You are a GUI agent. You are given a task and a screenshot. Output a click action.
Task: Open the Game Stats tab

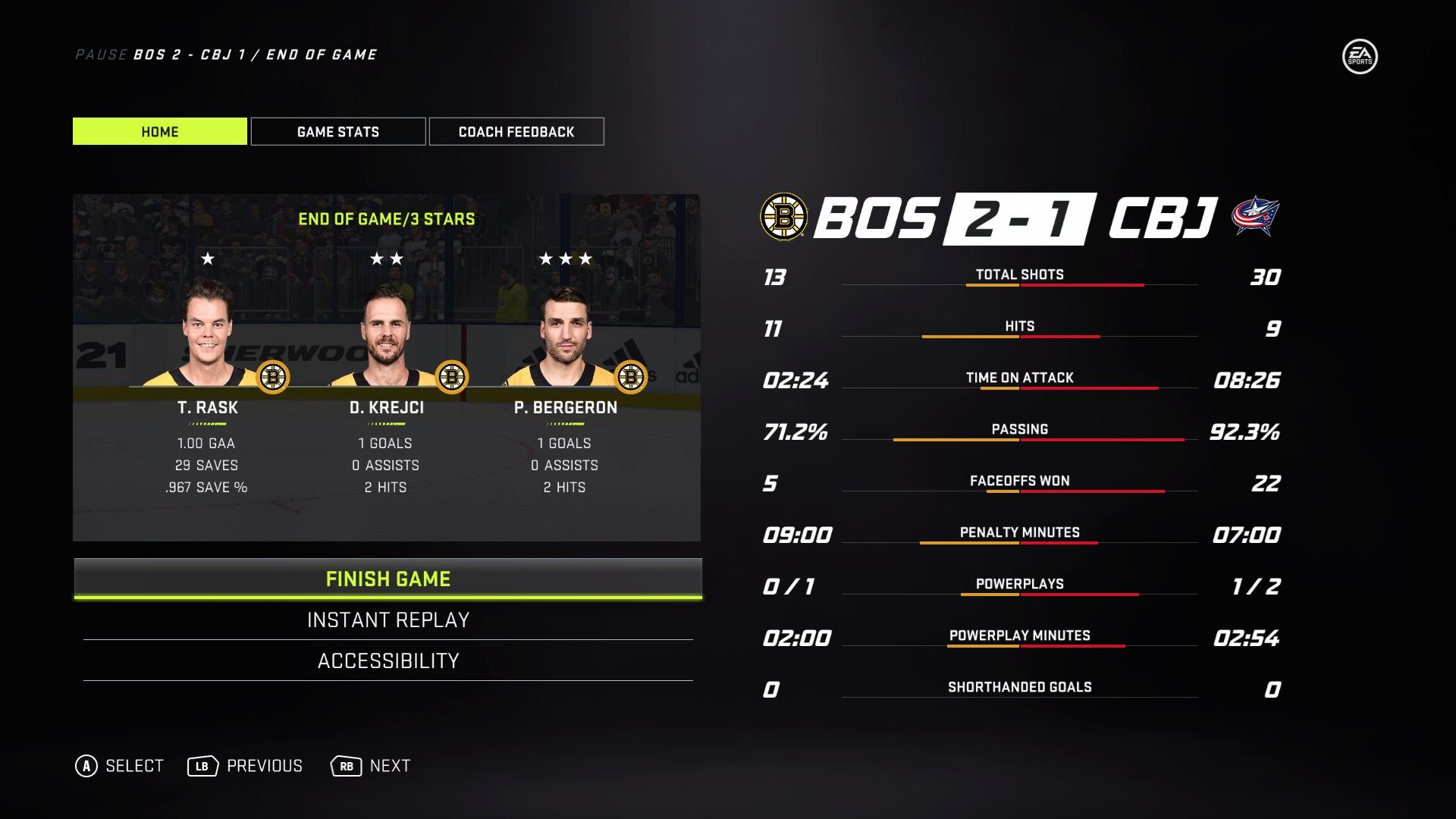click(x=338, y=131)
